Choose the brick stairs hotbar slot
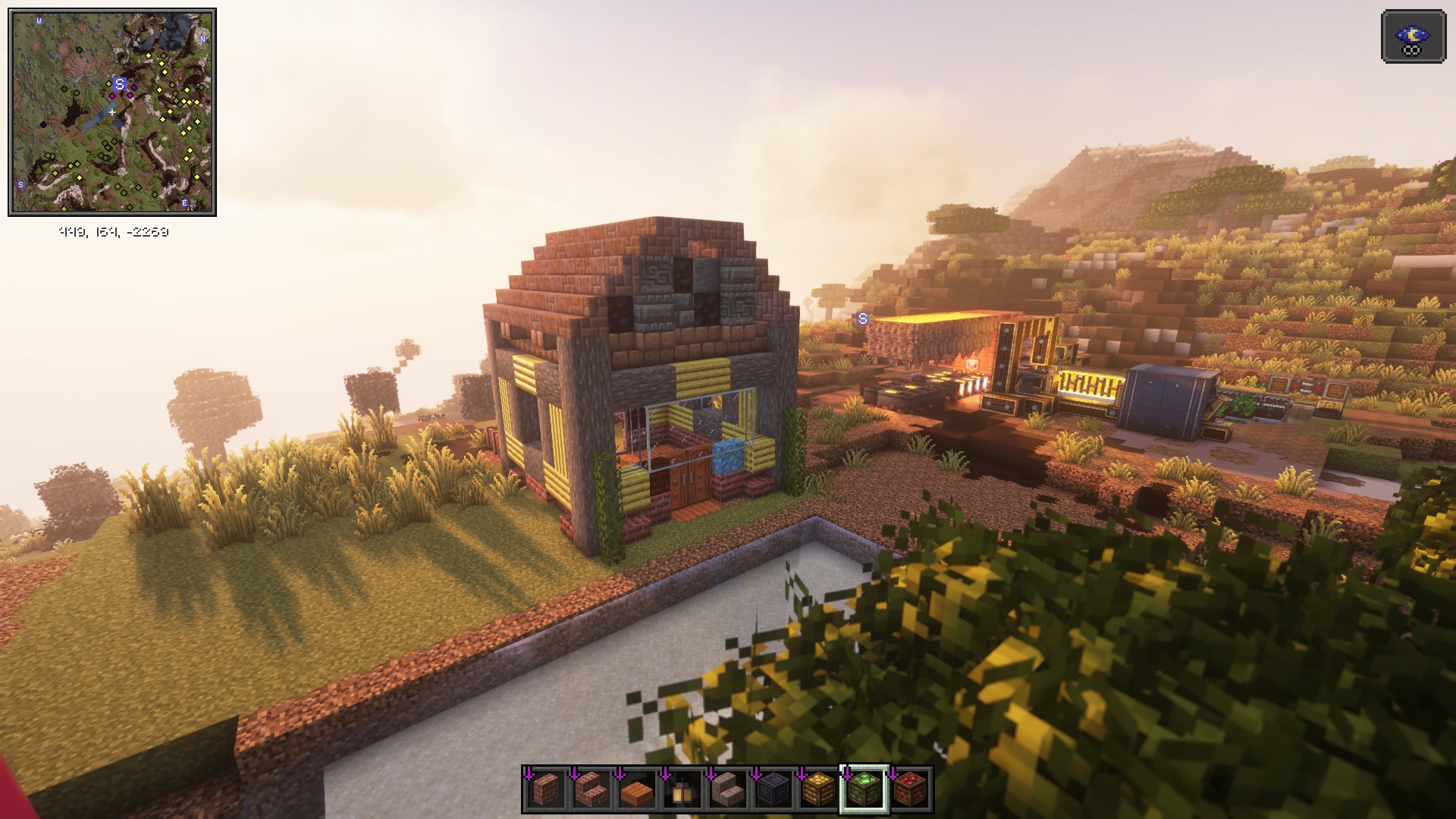The image size is (1456, 819). (x=591, y=790)
